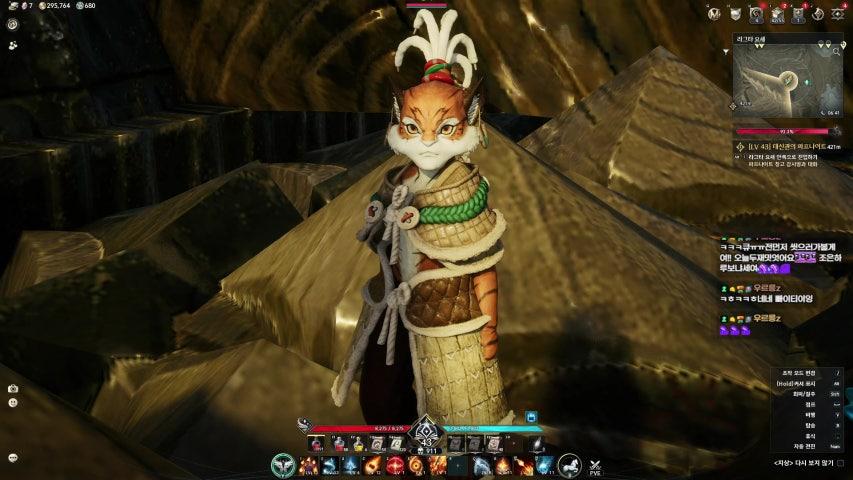Click the username in the chat overlay

point(768,289)
